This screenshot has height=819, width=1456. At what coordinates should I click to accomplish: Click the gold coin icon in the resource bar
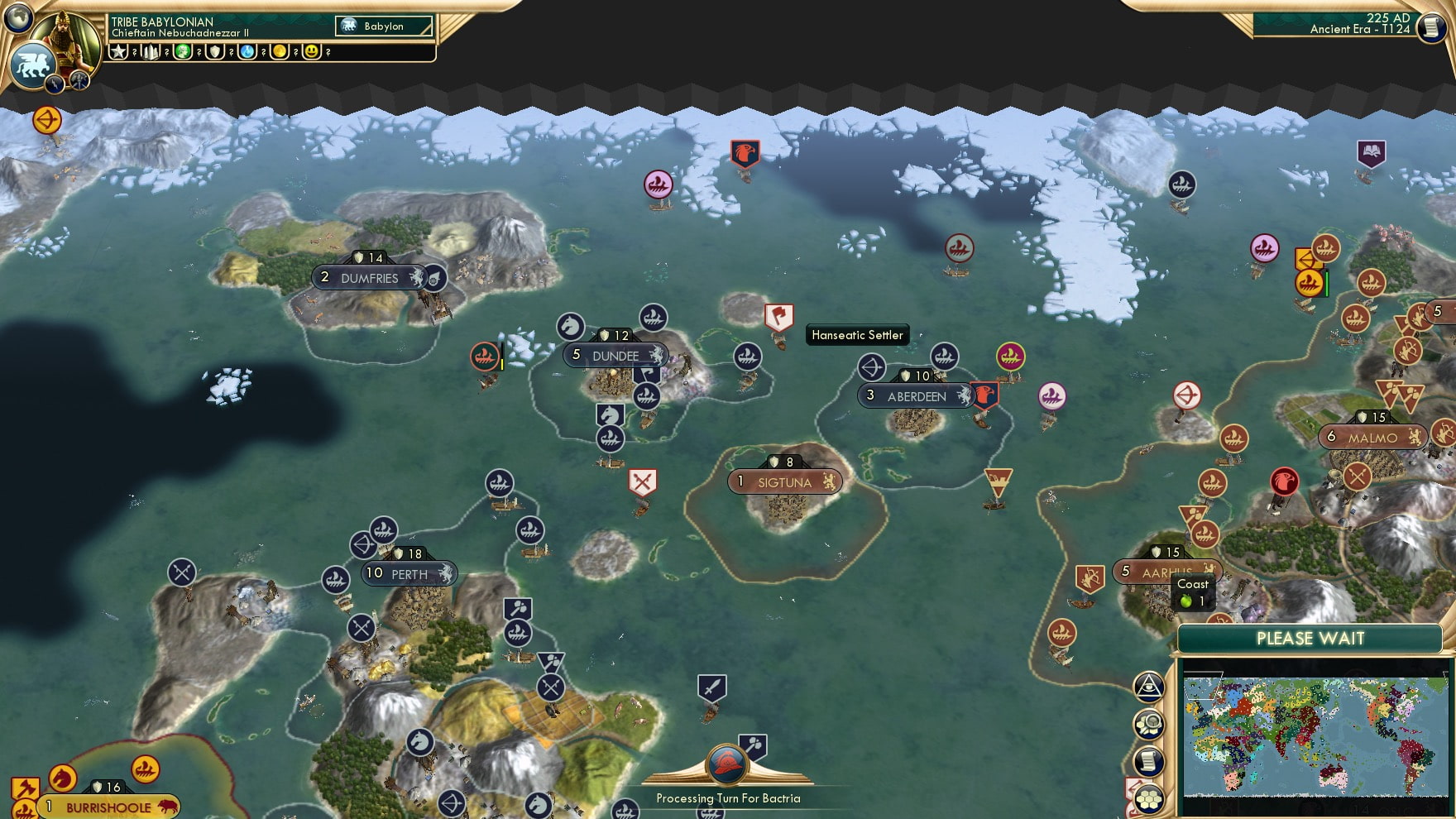(280, 51)
